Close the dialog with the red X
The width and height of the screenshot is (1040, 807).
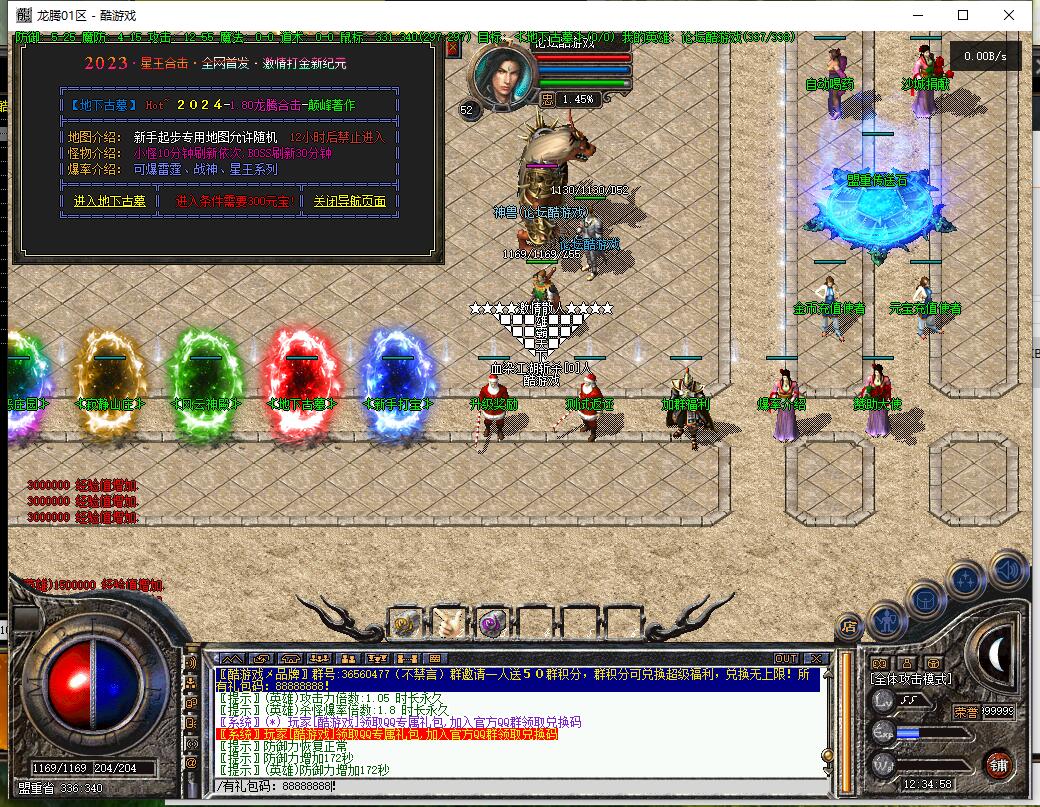[453, 46]
